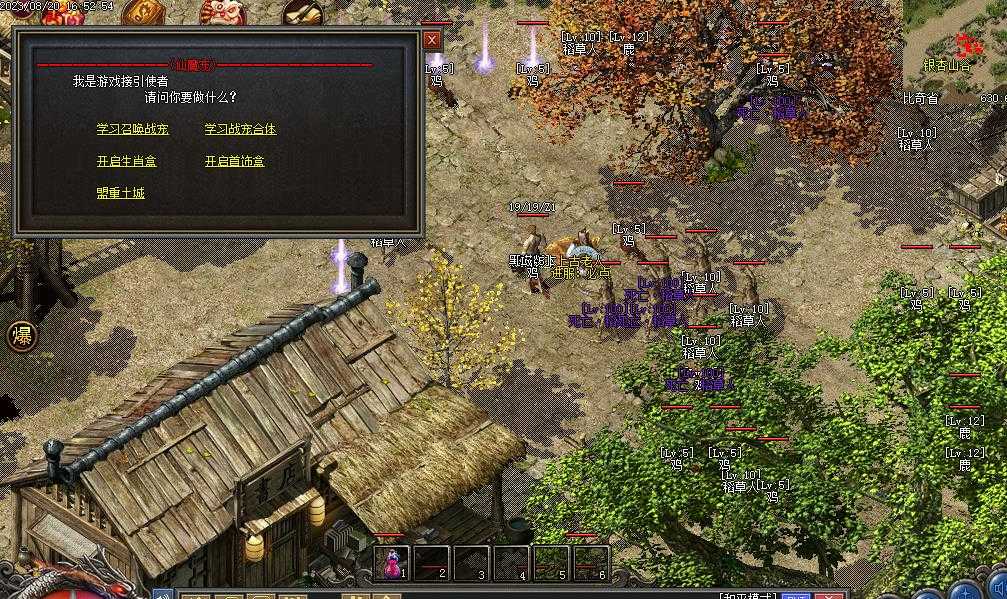
Task: Choose the 盟重土城 teleport option
Action: [120, 193]
